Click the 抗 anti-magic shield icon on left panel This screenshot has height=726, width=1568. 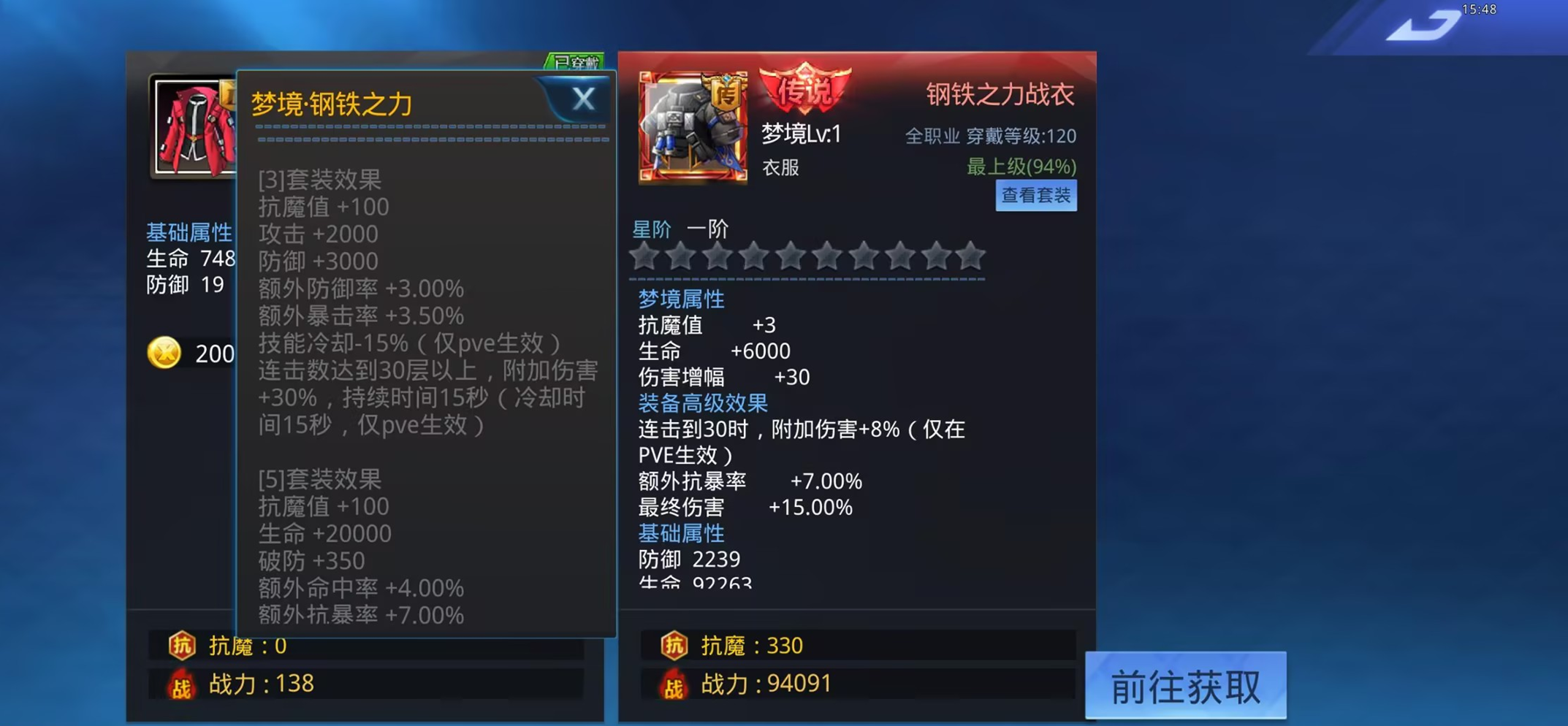pos(183,646)
